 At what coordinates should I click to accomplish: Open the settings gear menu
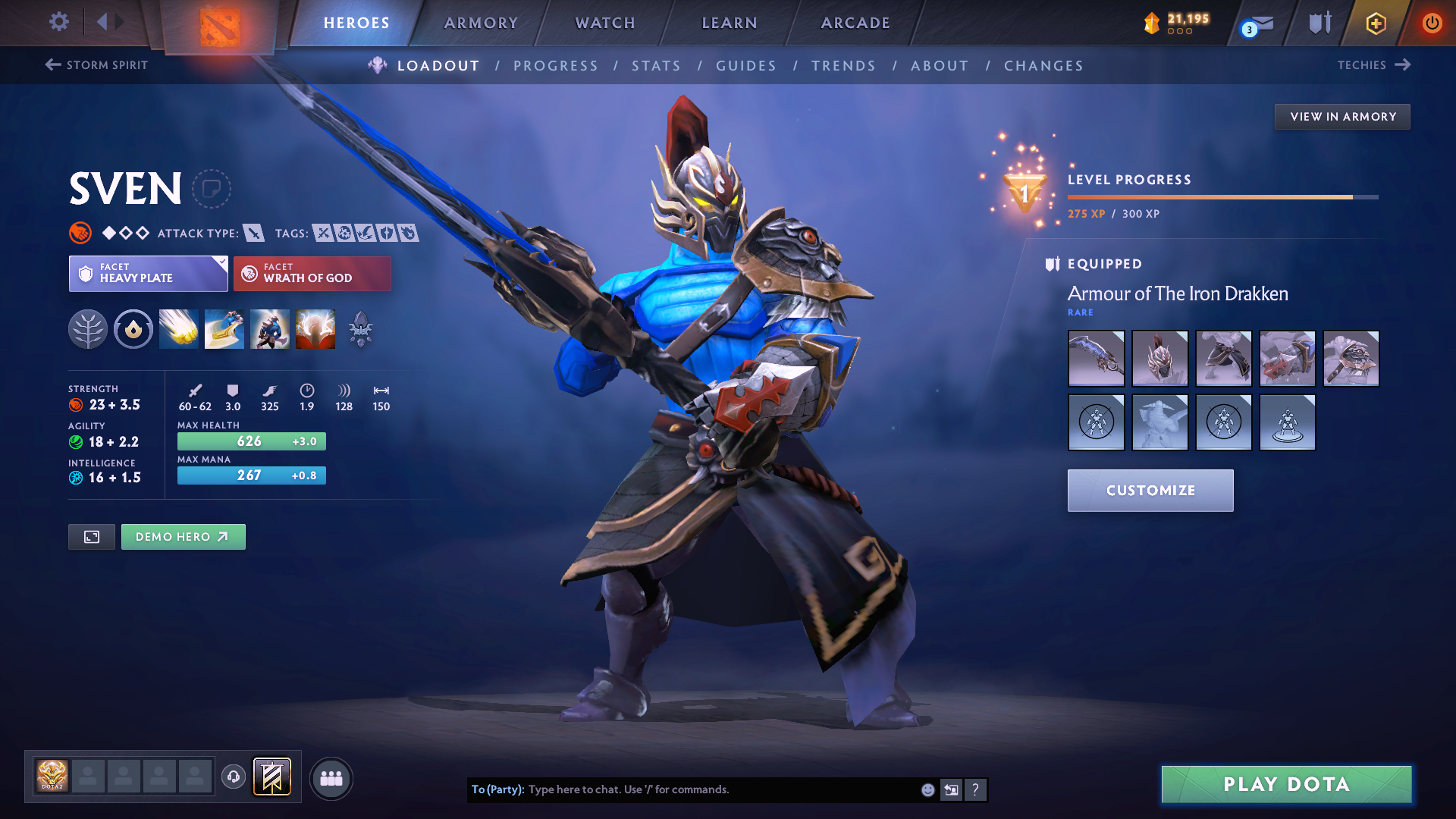pos(59,22)
